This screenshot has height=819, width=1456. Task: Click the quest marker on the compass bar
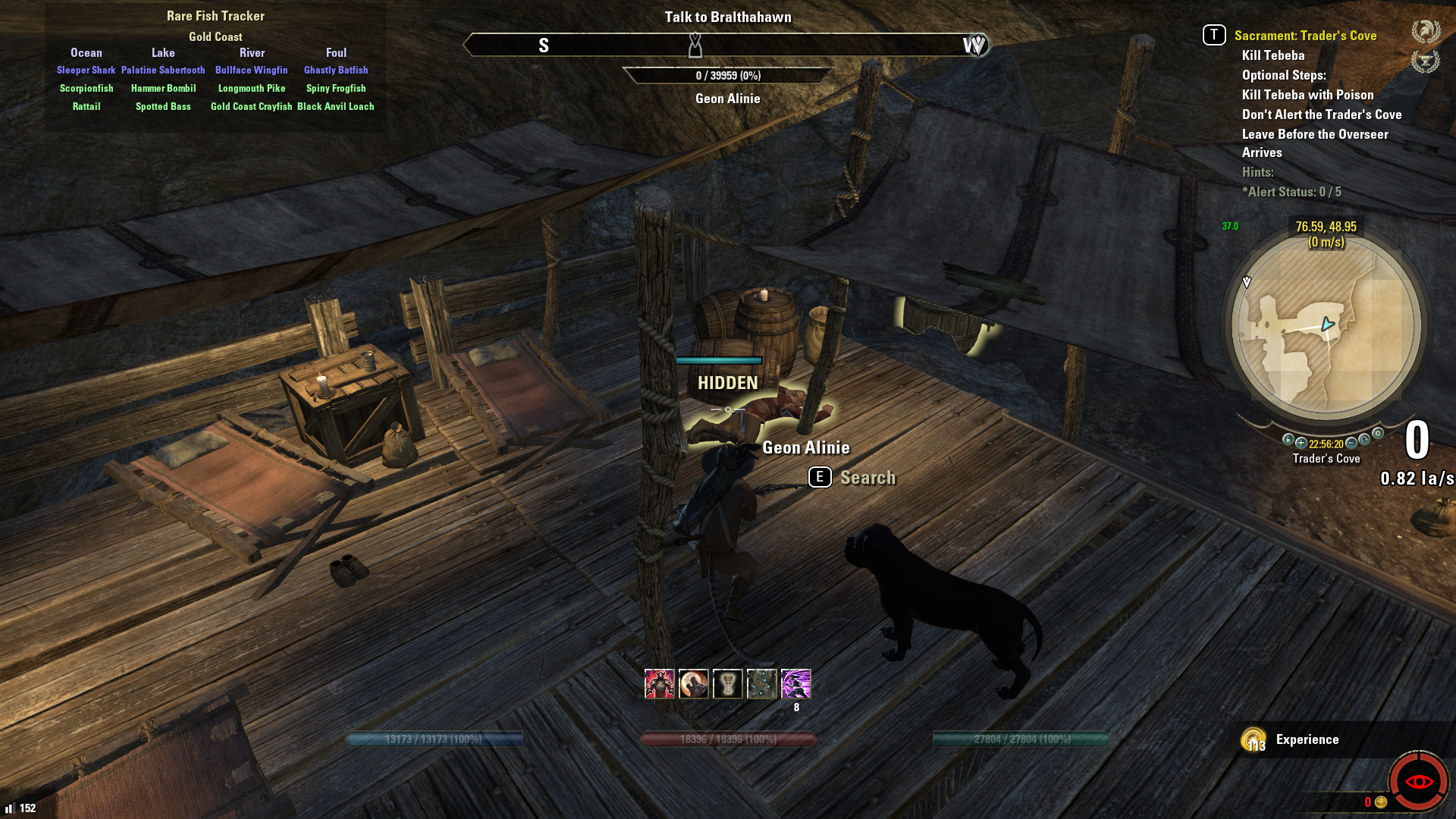tap(695, 46)
